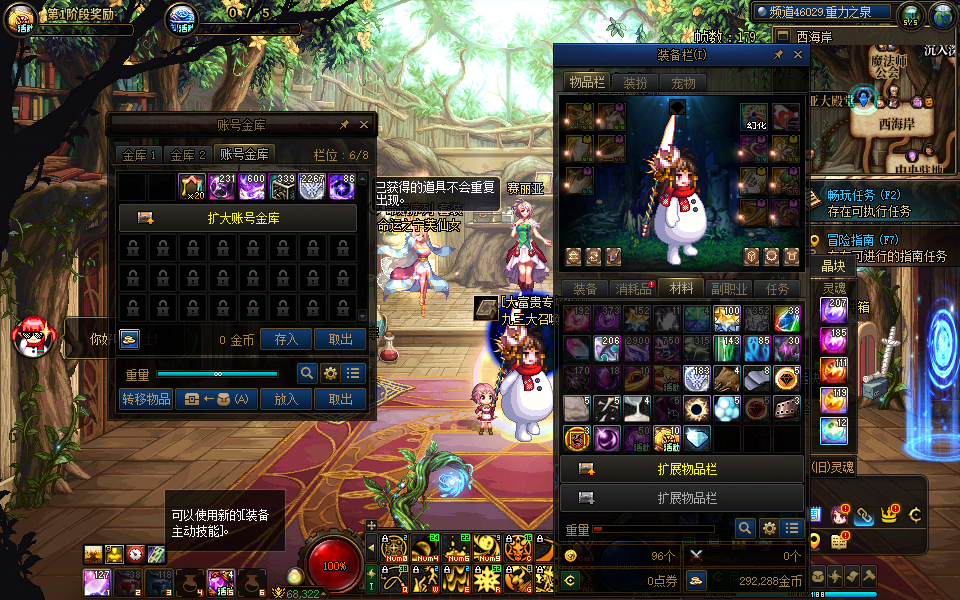960x600 pixels.
Task: Deposit gold with the vault's 存入 button
Action: click(287, 339)
